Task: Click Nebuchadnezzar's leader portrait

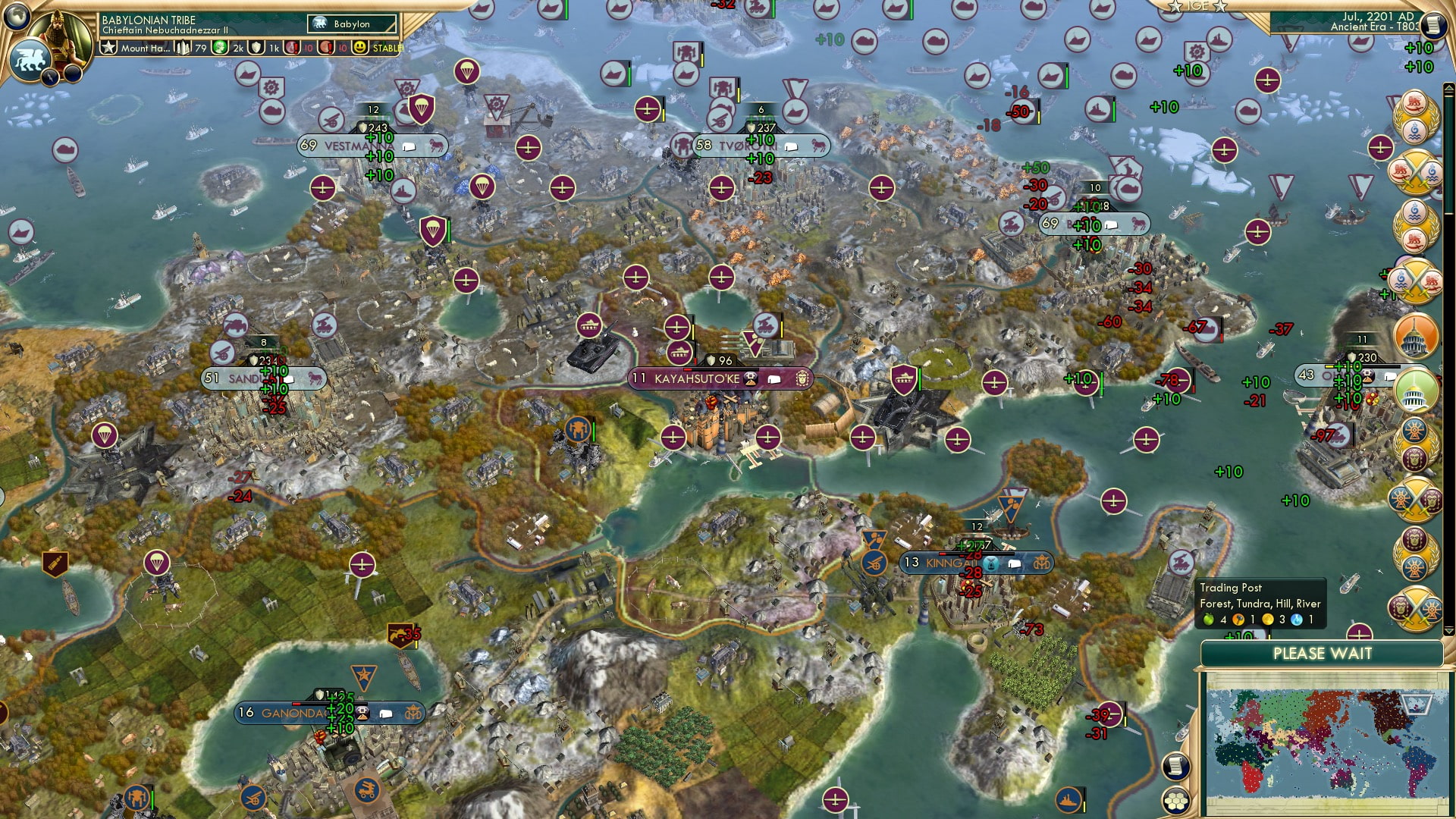Action: coord(59,36)
